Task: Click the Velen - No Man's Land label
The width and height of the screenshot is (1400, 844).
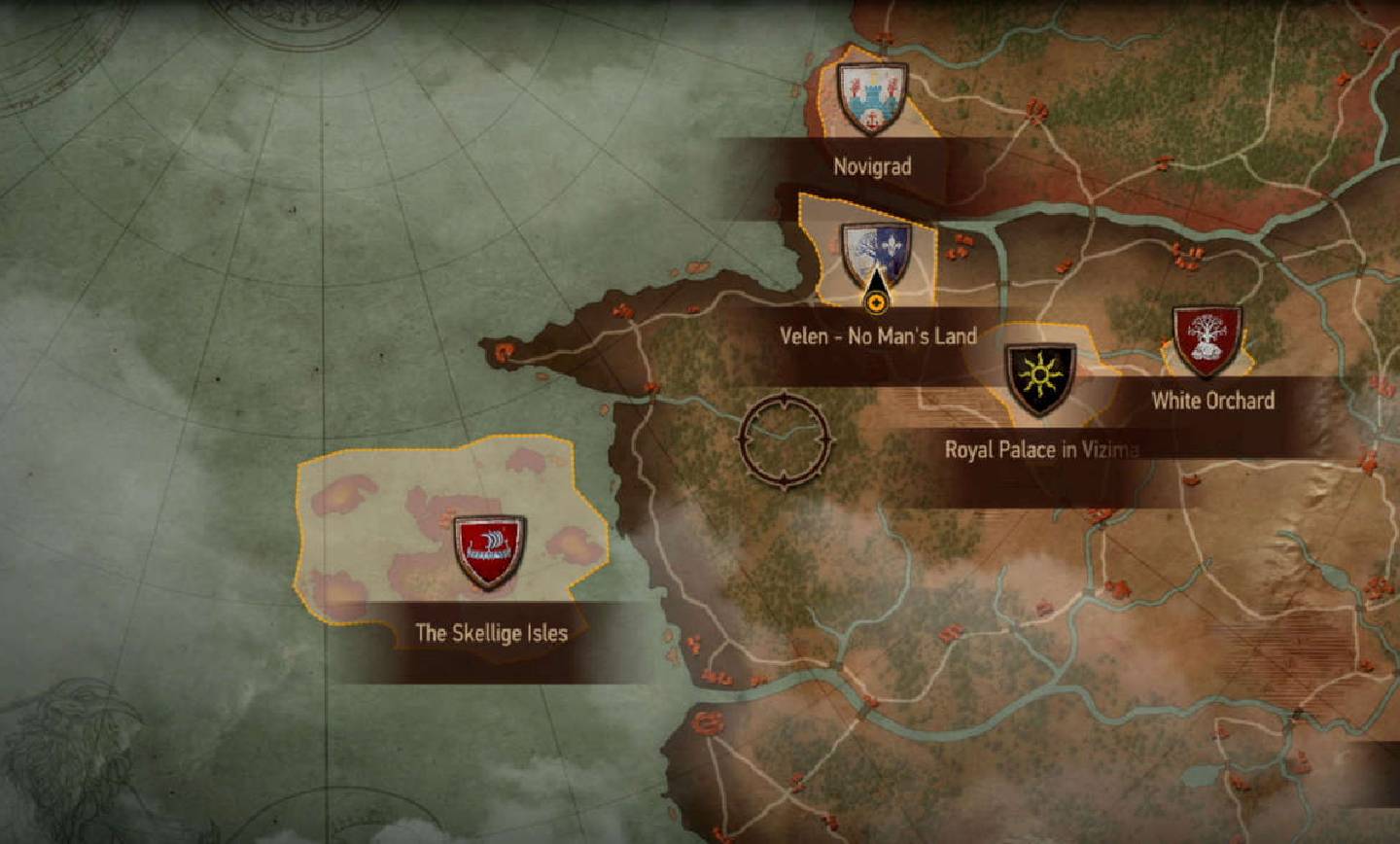Action: point(877,336)
